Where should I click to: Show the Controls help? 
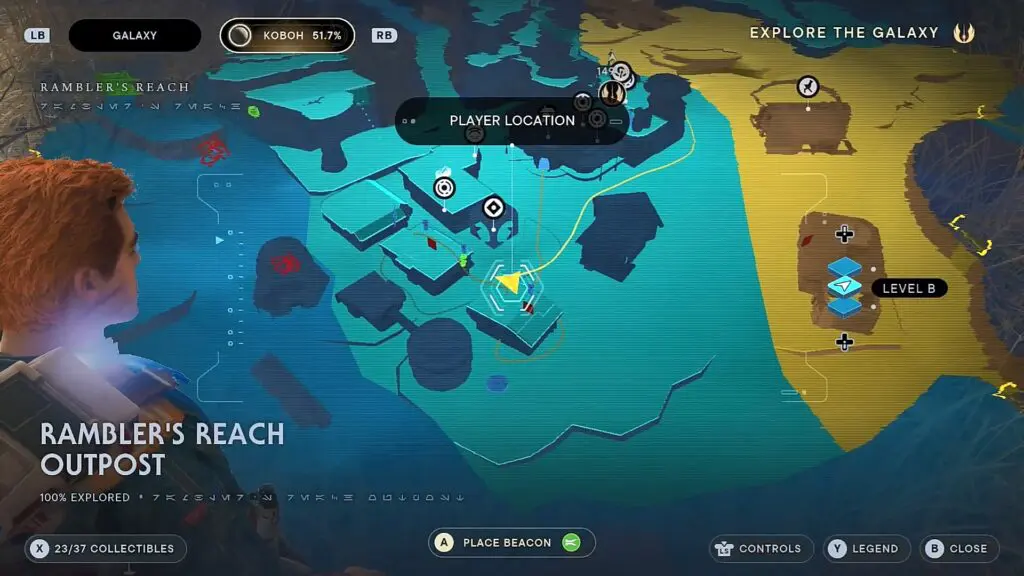(x=760, y=548)
